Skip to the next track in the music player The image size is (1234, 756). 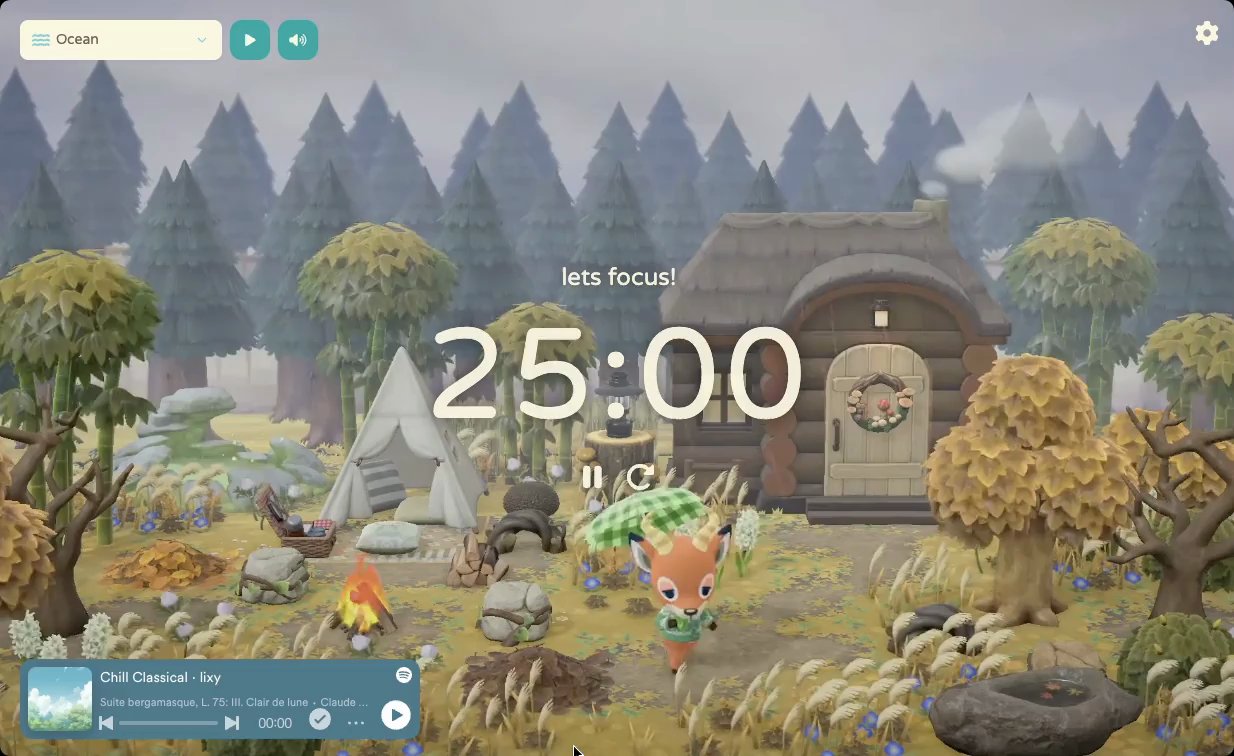[x=232, y=723]
